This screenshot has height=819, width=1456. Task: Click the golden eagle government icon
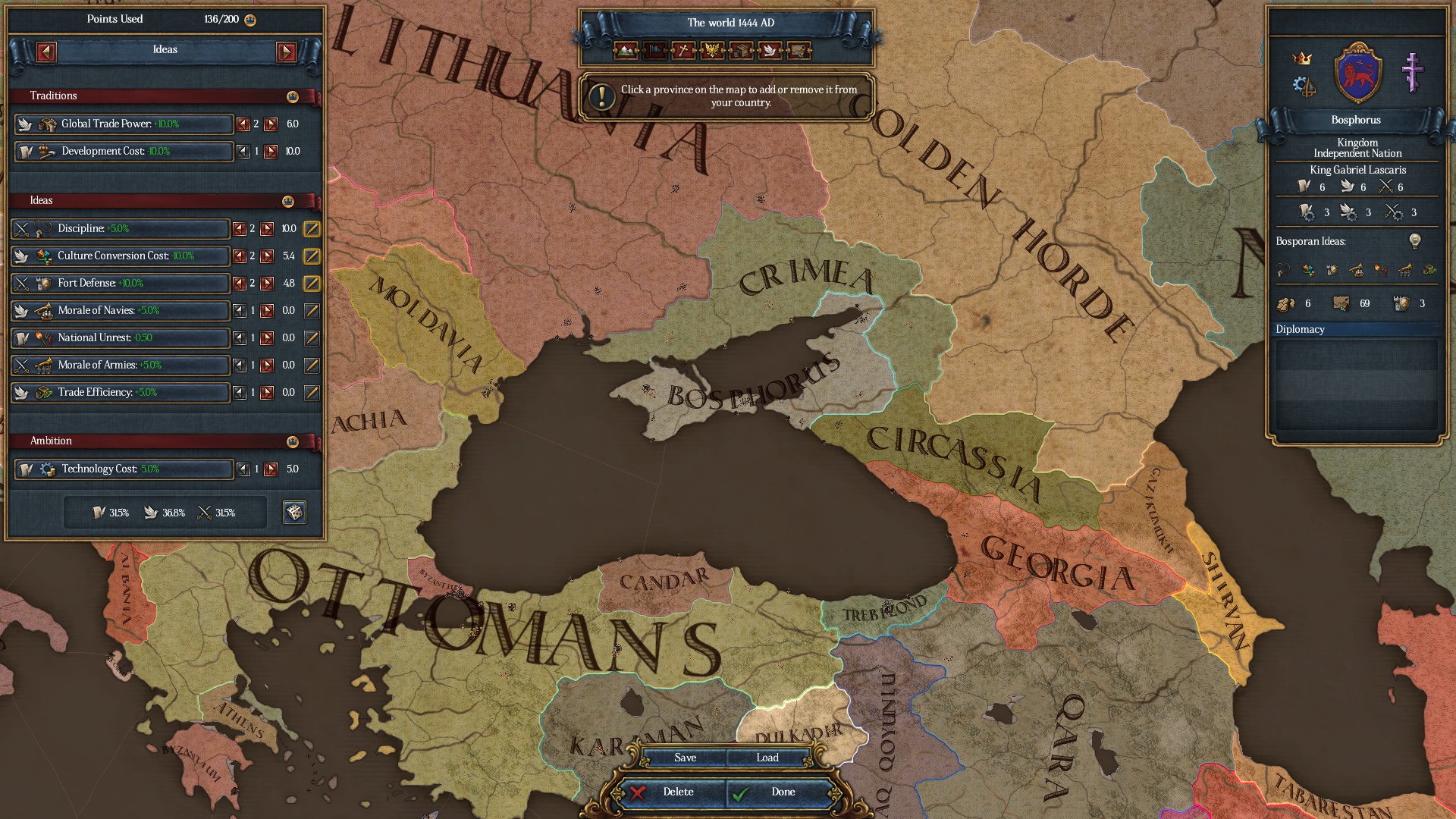coord(713,52)
